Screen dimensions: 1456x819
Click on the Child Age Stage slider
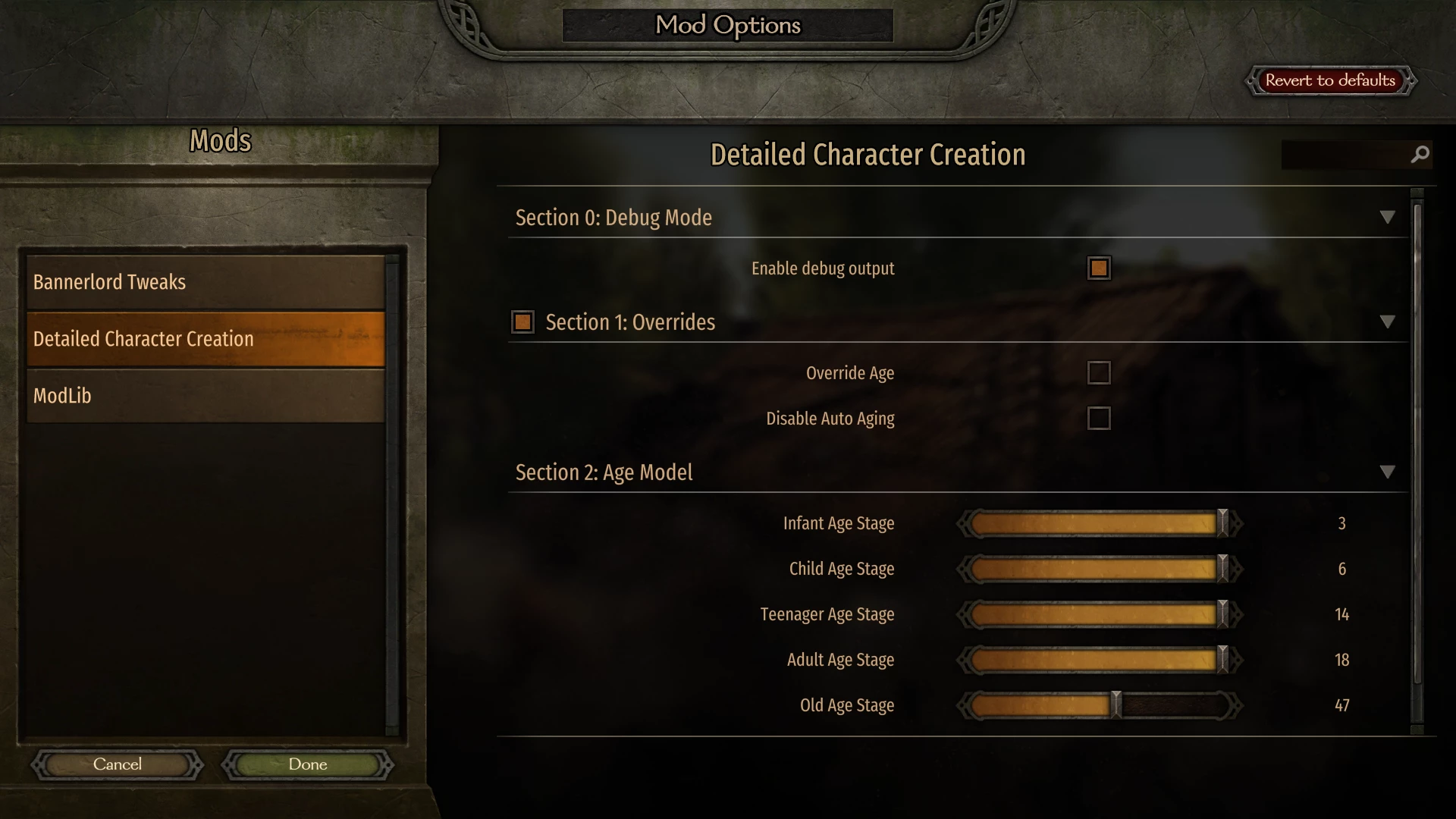[x=1099, y=569]
